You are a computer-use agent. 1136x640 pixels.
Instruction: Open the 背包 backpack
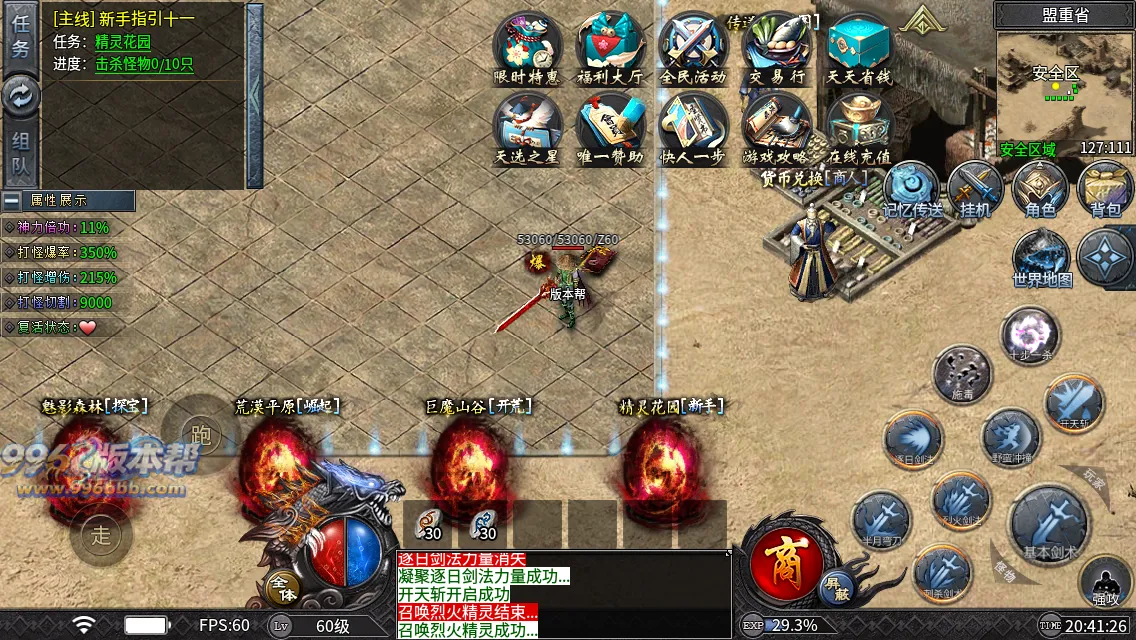[x=1105, y=188]
